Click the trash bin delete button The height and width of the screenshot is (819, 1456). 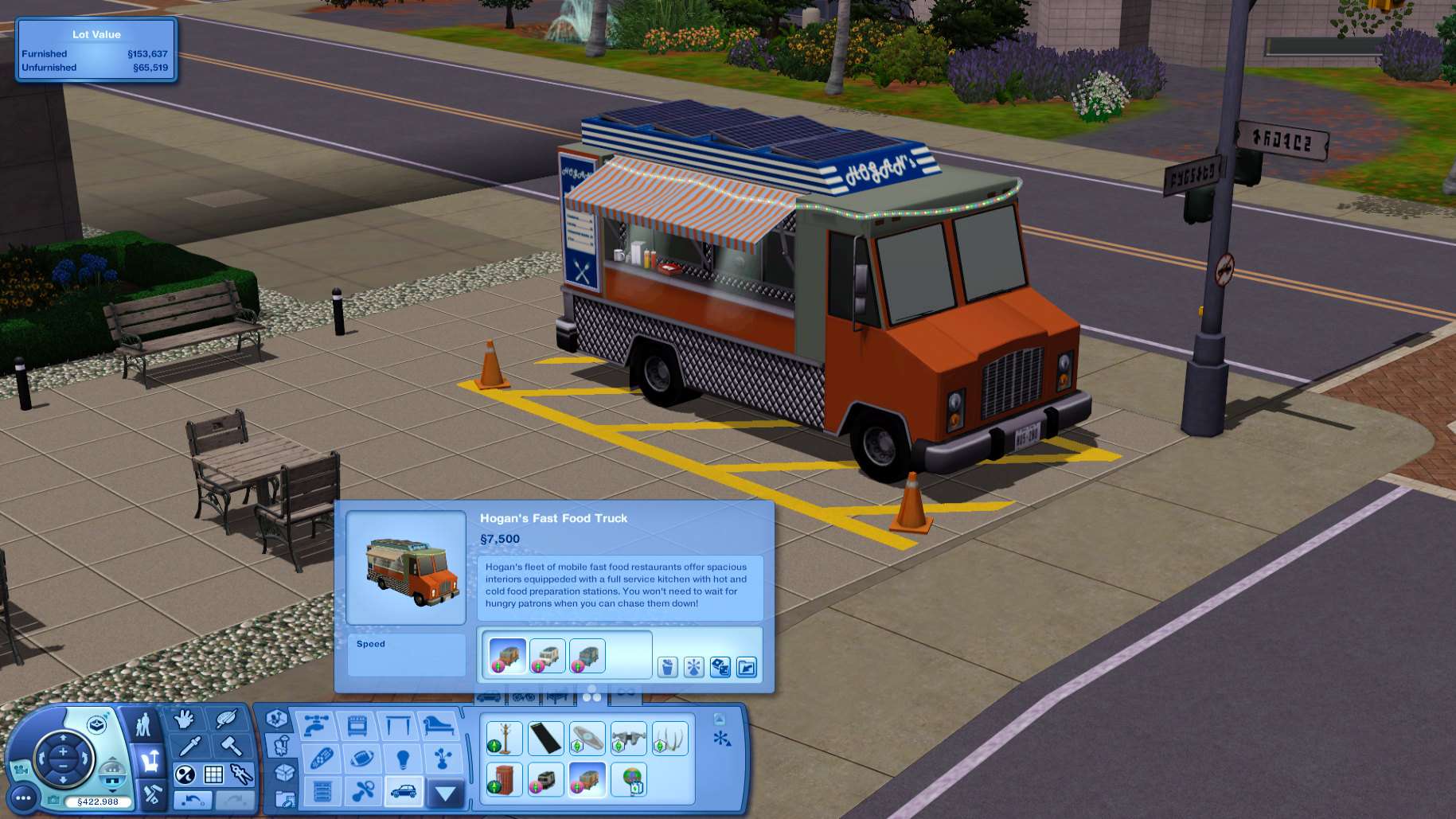coord(668,667)
